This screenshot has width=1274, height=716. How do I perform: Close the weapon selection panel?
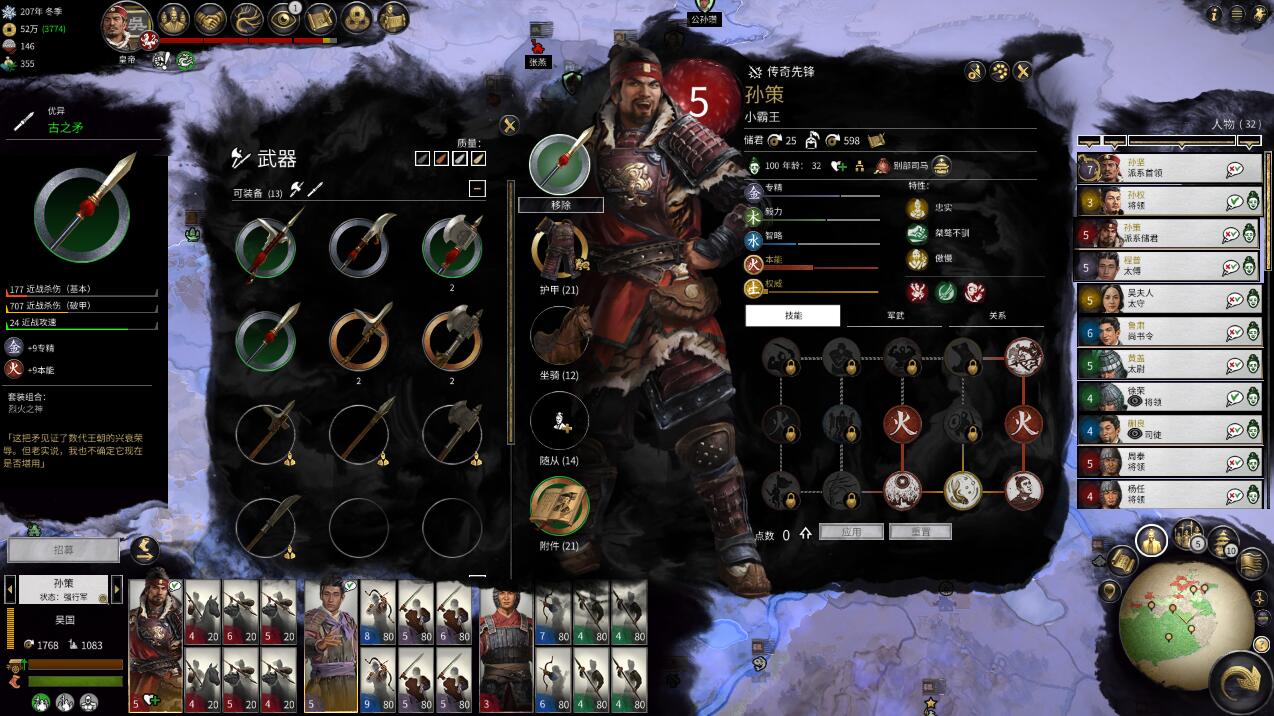click(x=509, y=125)
